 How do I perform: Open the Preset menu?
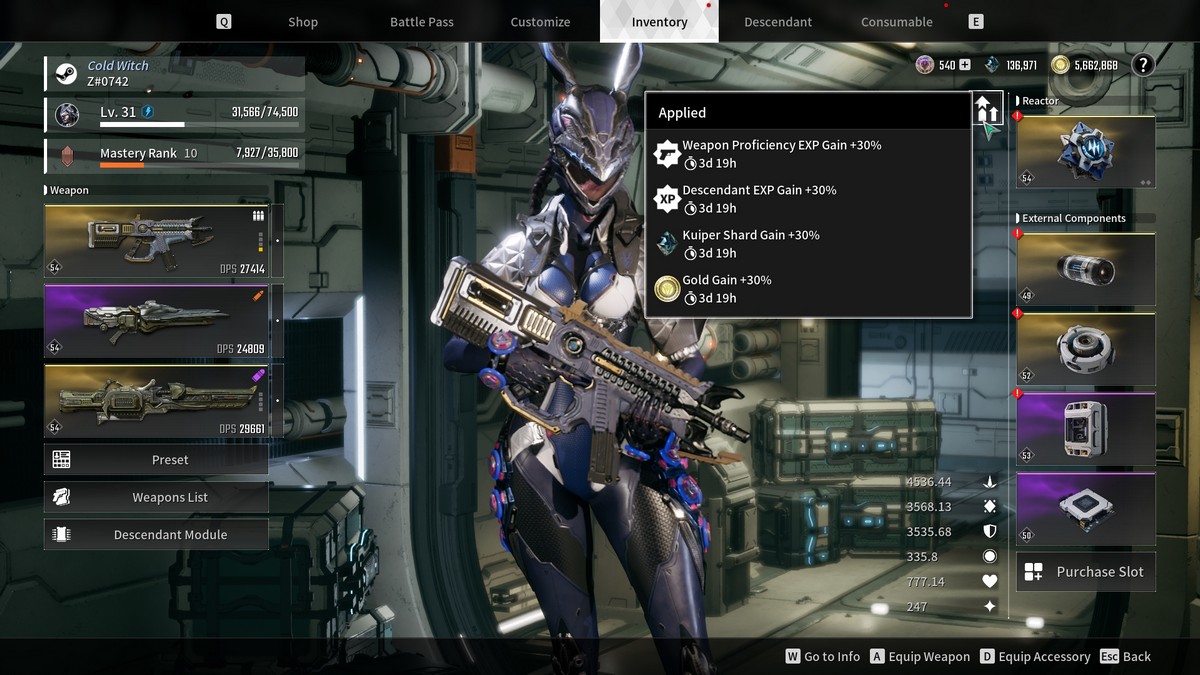(157, 460)
